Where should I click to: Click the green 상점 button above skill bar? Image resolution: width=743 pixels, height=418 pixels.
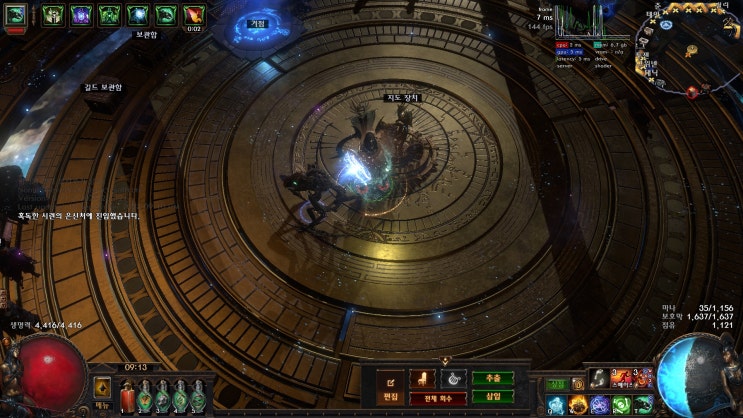click(x=556, y=384)
